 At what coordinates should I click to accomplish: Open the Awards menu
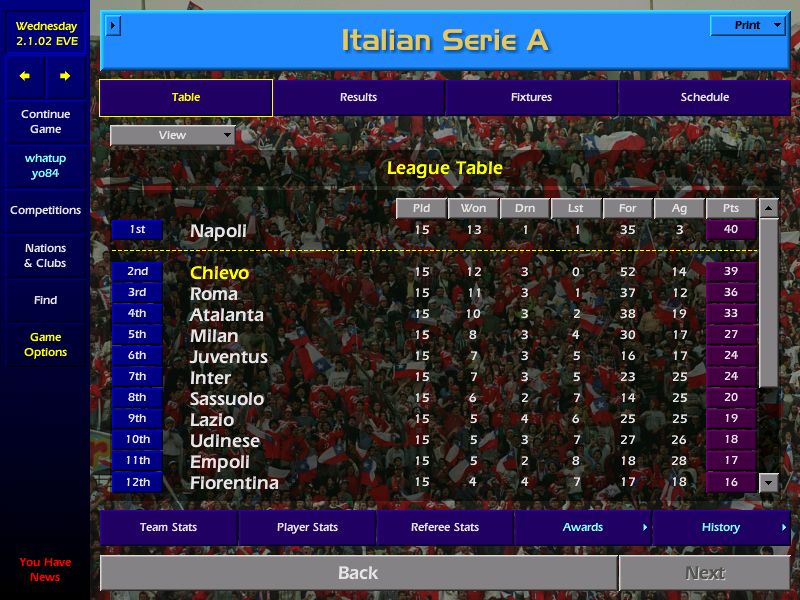tap(583, 528)
